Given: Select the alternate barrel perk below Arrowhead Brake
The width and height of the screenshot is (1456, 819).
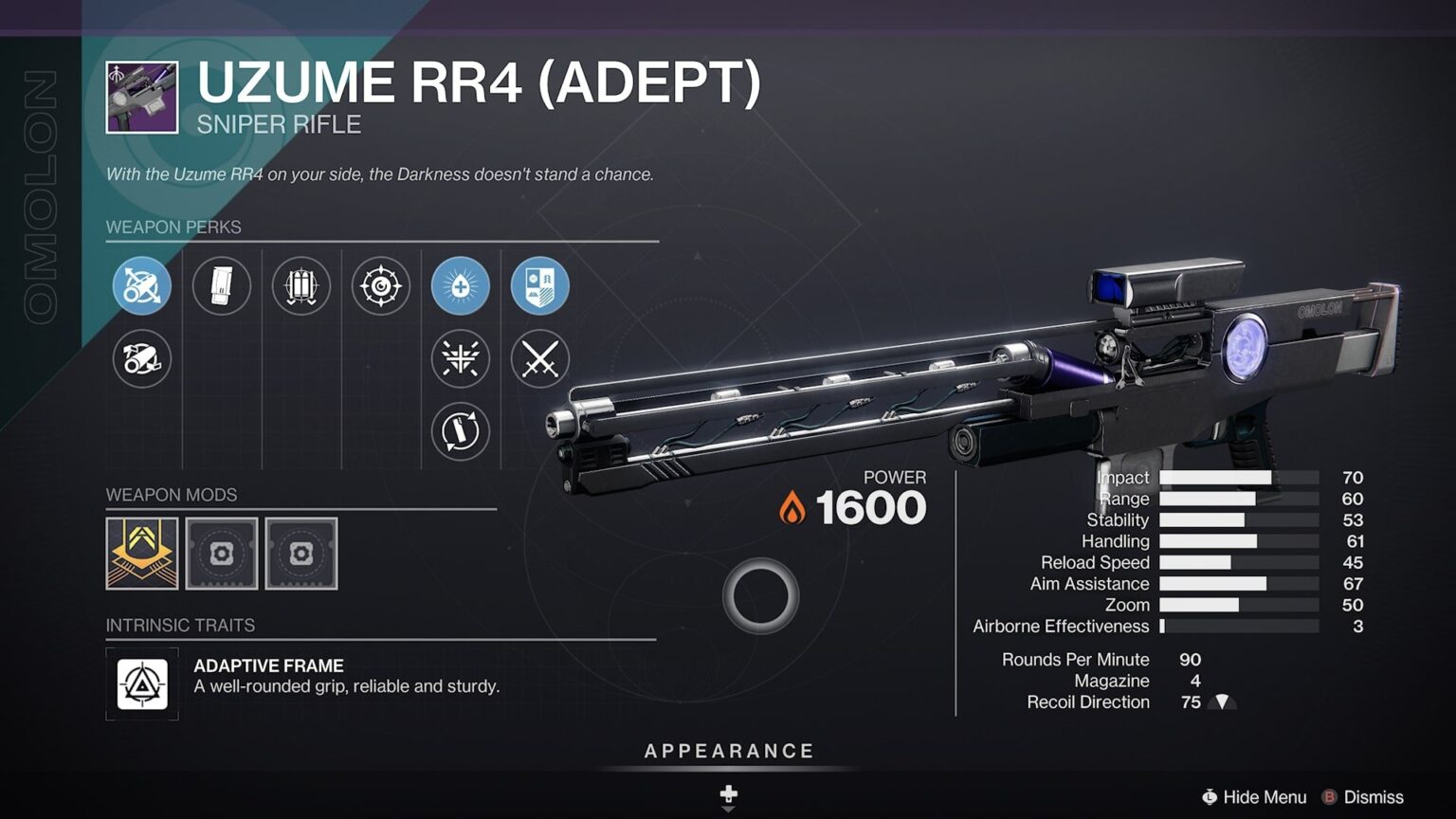Looking at the screenshot, I should point(141,360).
